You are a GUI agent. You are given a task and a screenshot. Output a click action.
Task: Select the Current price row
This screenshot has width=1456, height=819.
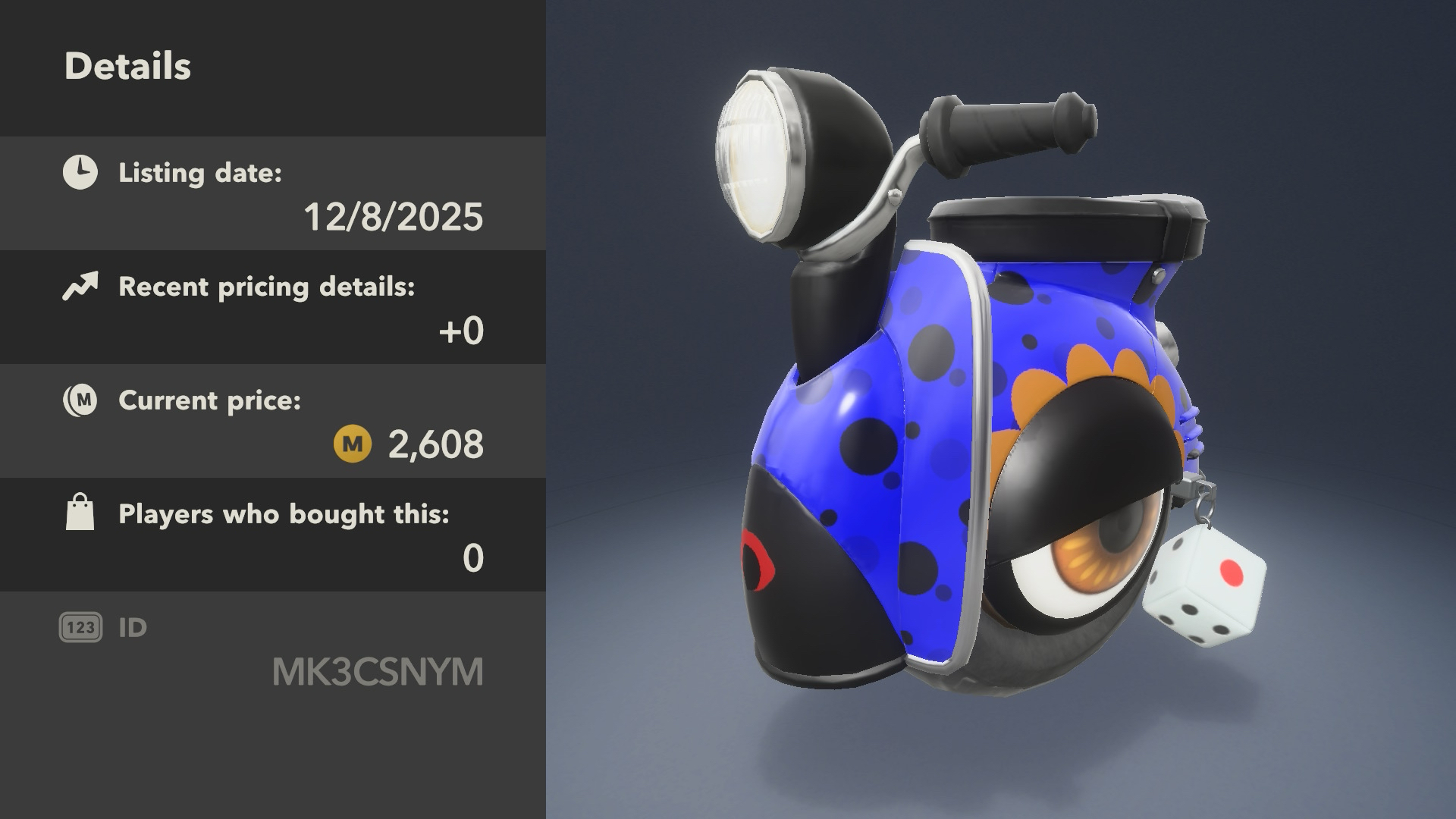tap(273, 422)
